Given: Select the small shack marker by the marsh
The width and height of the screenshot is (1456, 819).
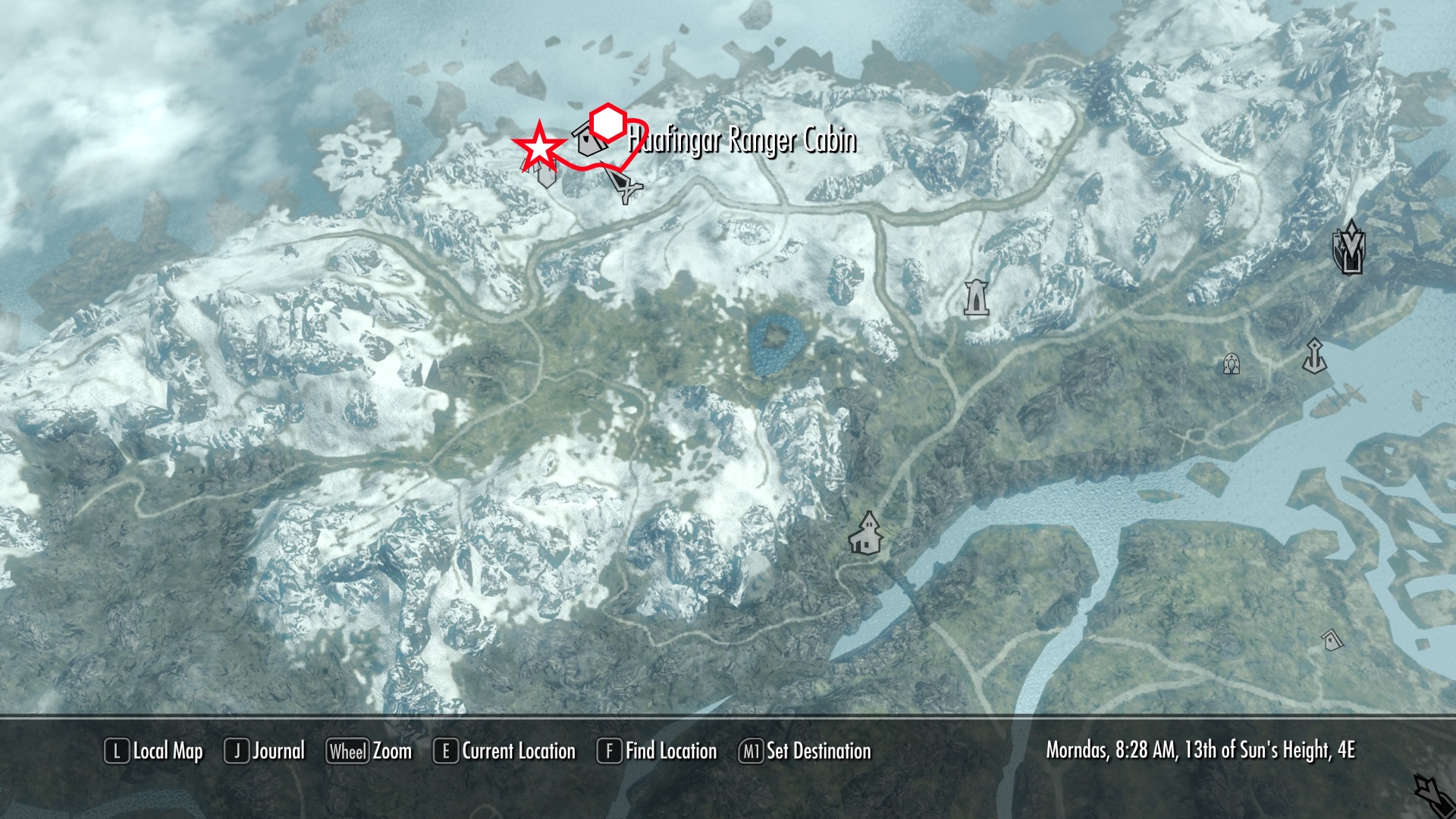Looking at the screenshot, I should [1332, 640].
